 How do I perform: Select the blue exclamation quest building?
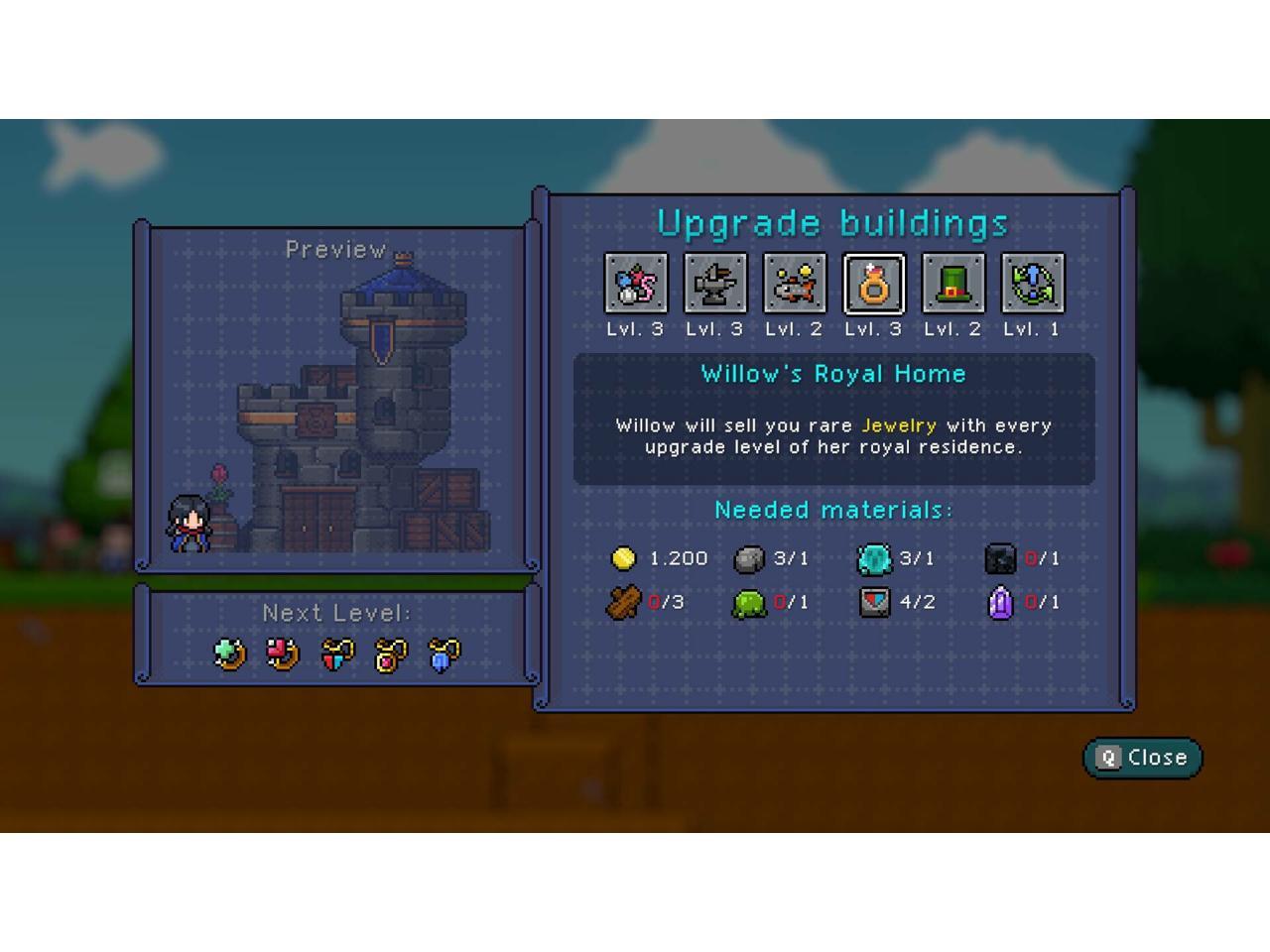pos(1032,285)
